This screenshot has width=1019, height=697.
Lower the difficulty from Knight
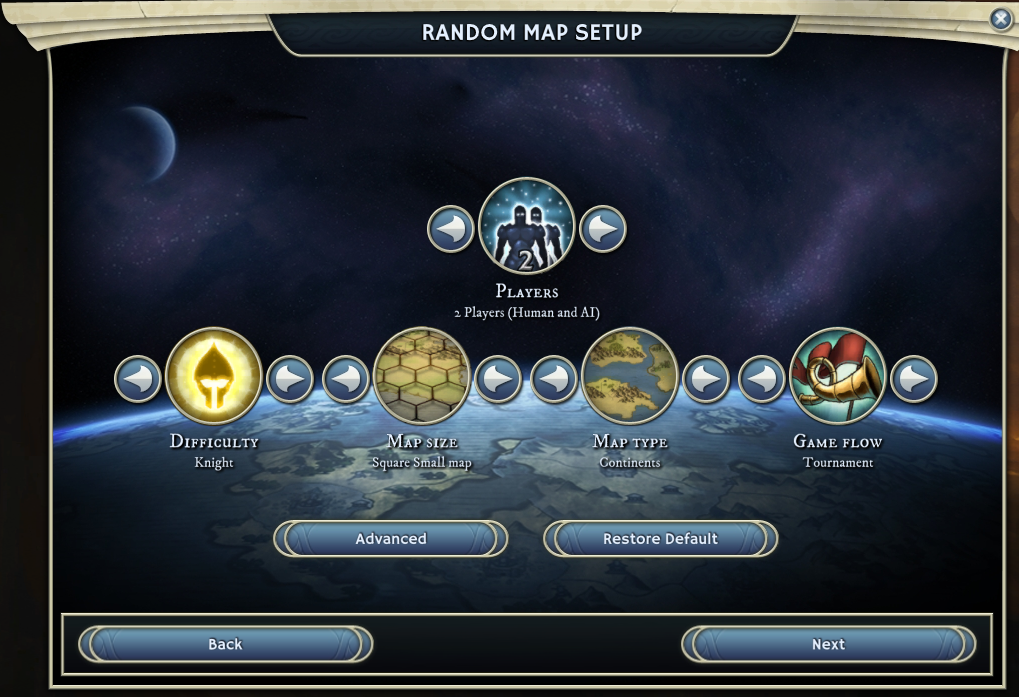[138, 379]
